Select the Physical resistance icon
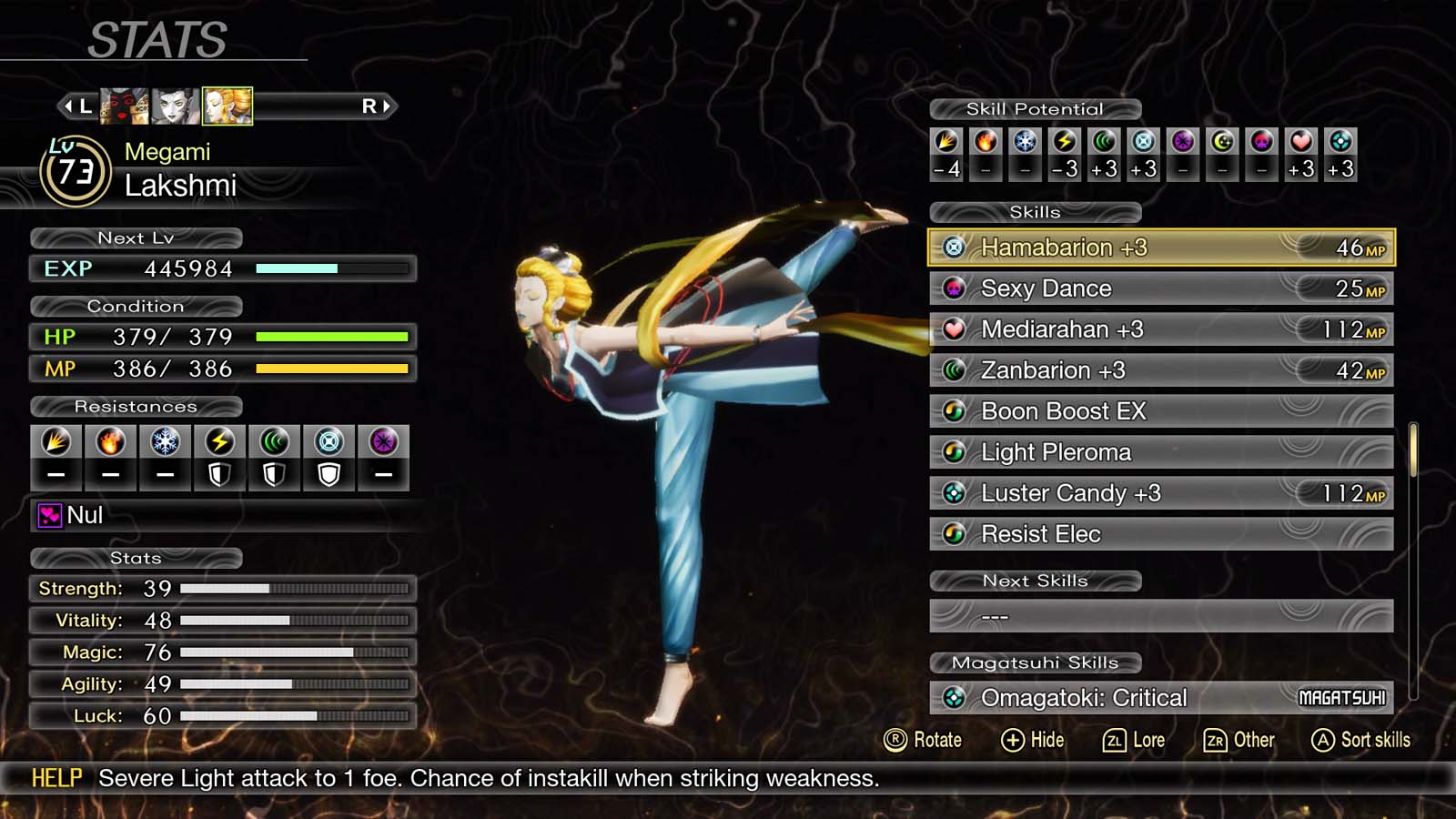The height and width of the screenshot is (819, 1456). (56, 441)
